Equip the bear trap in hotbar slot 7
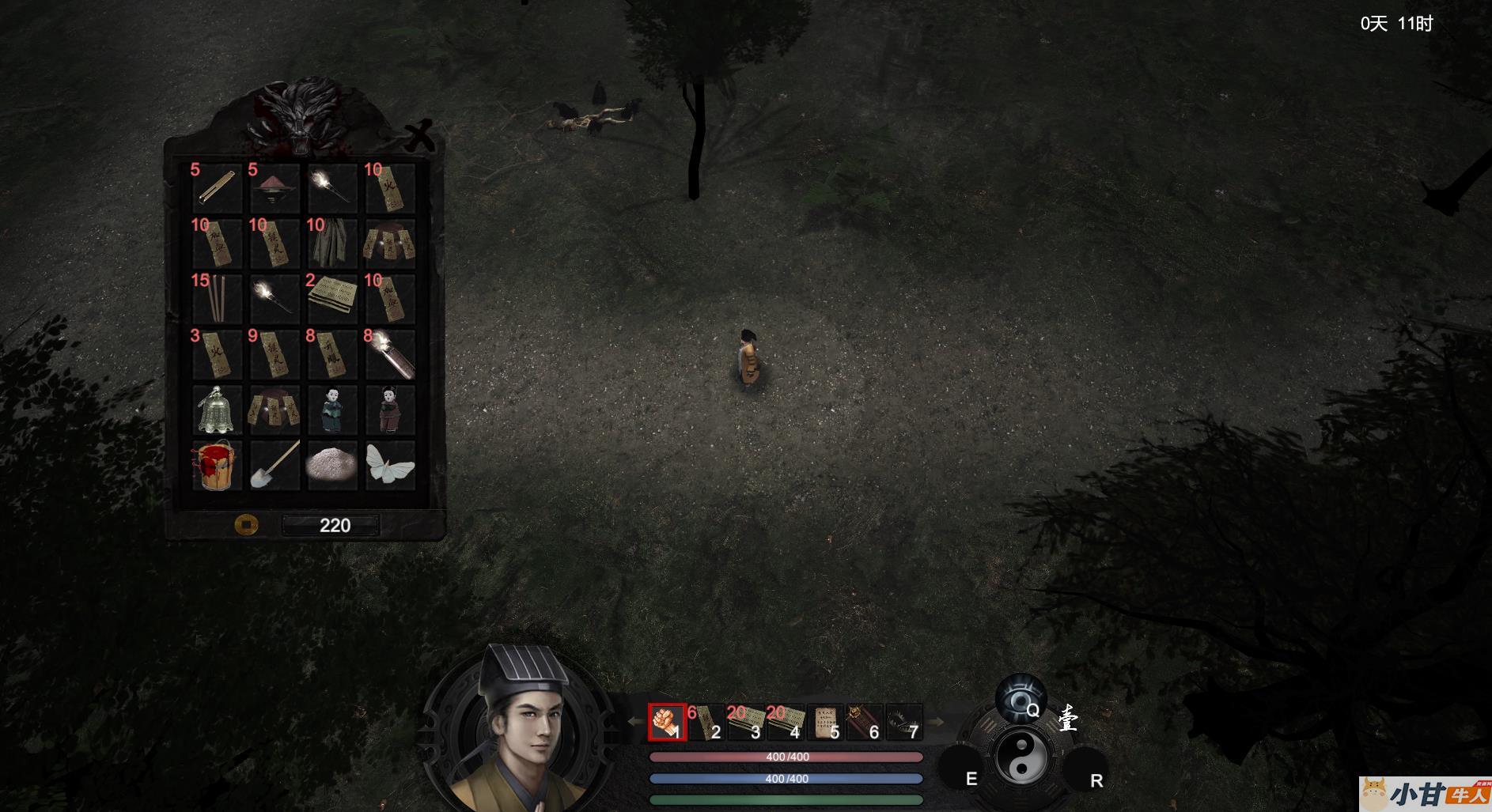The height and width of the screenshot is (812, 1492). 904,722
